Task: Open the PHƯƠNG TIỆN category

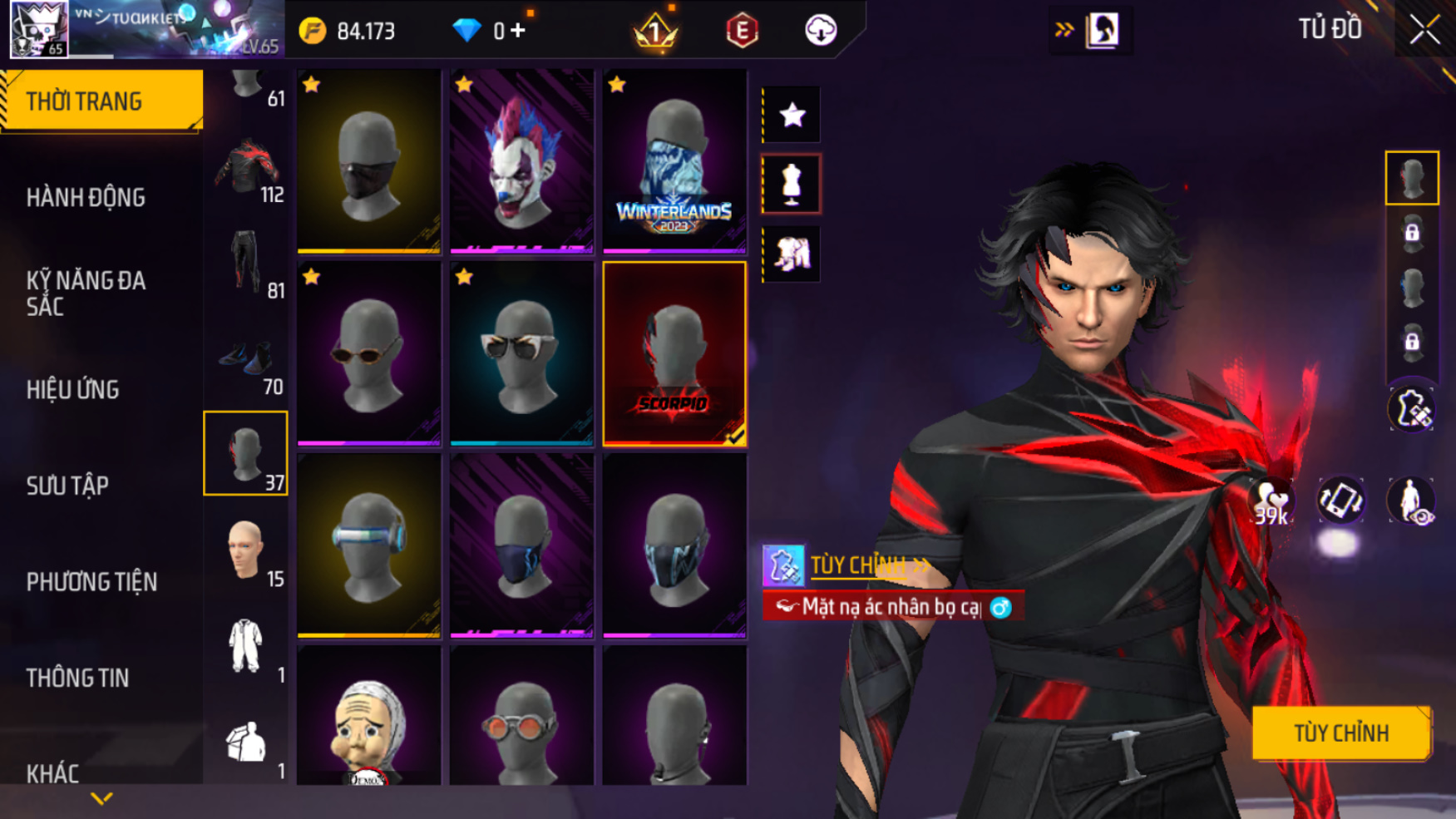Action: [x=91, y=581]
